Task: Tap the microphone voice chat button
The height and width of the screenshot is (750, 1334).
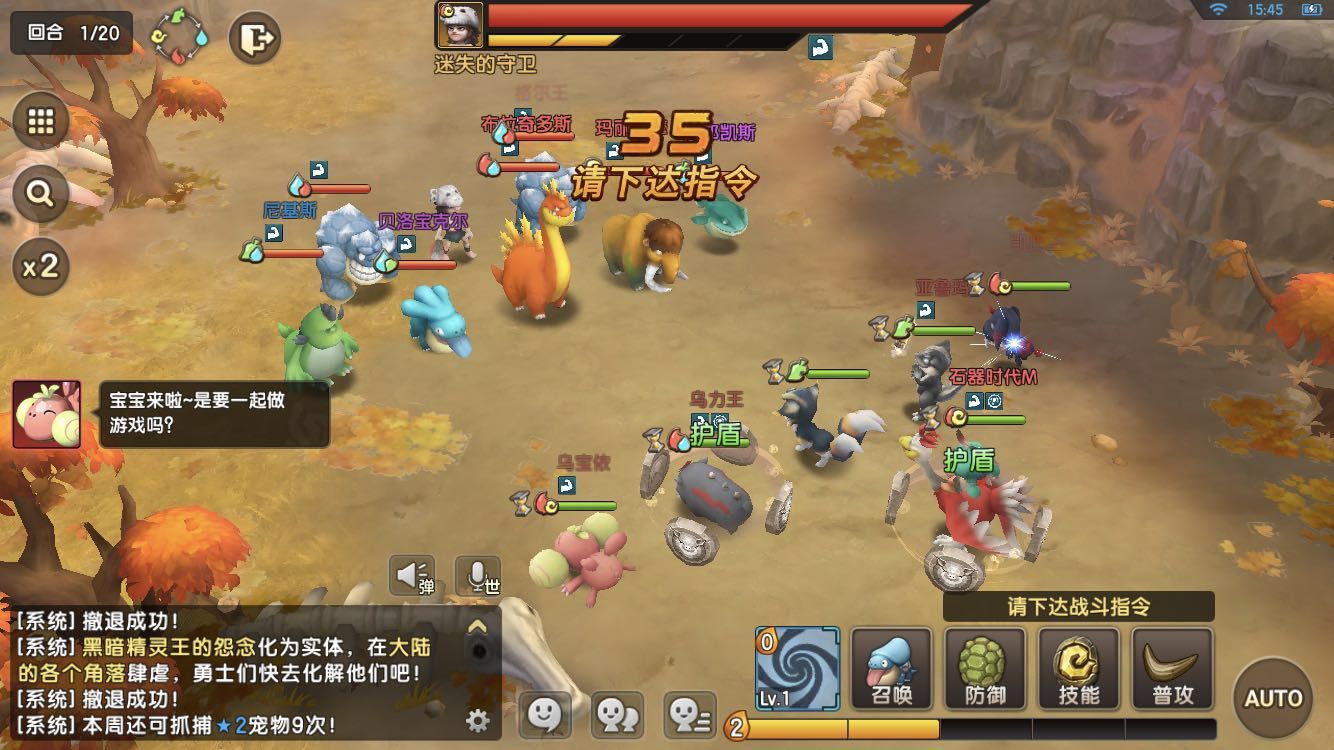Action: [478, 575]
